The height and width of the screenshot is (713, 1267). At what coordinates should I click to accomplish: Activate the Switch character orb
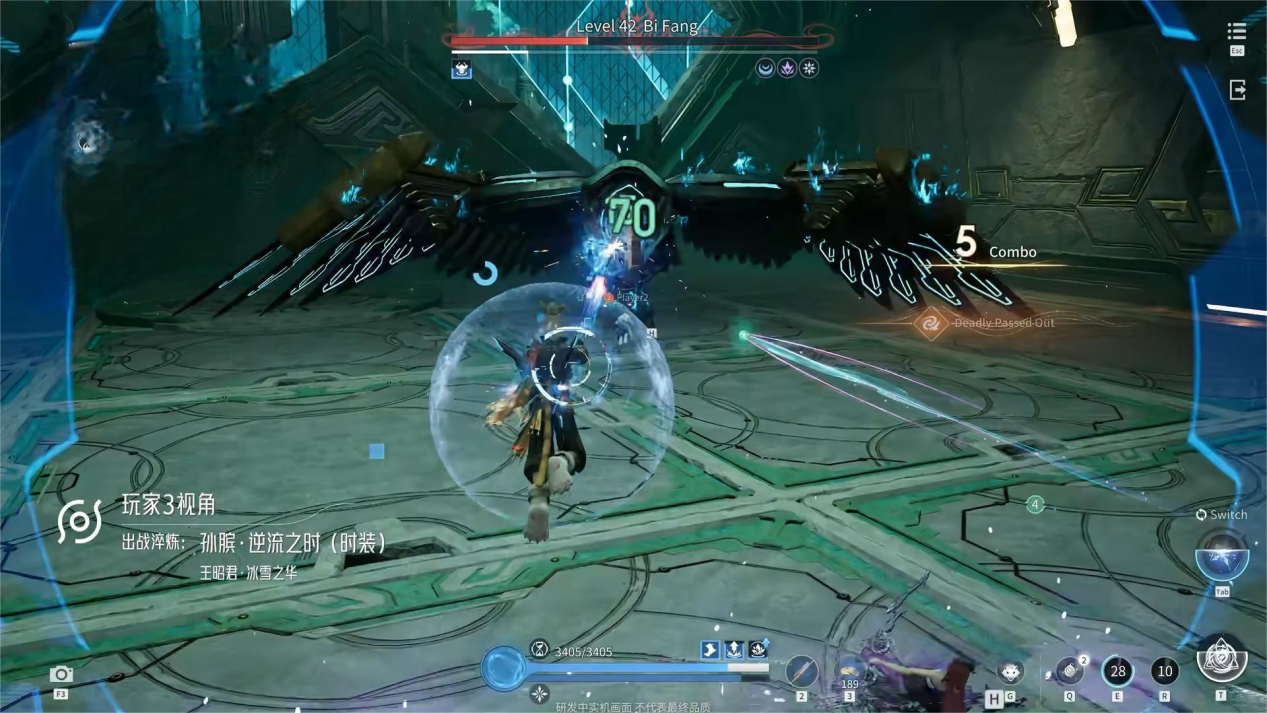tap(1221, 554)
